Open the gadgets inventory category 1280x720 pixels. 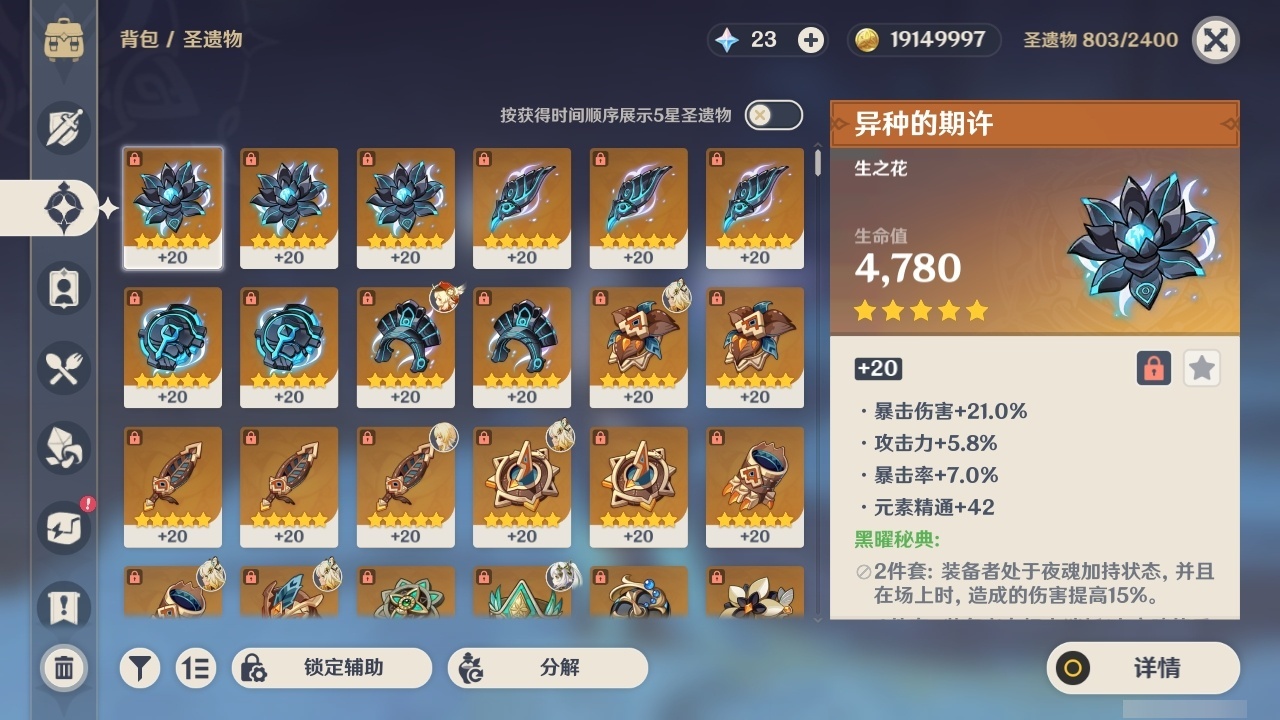point(63,527)
